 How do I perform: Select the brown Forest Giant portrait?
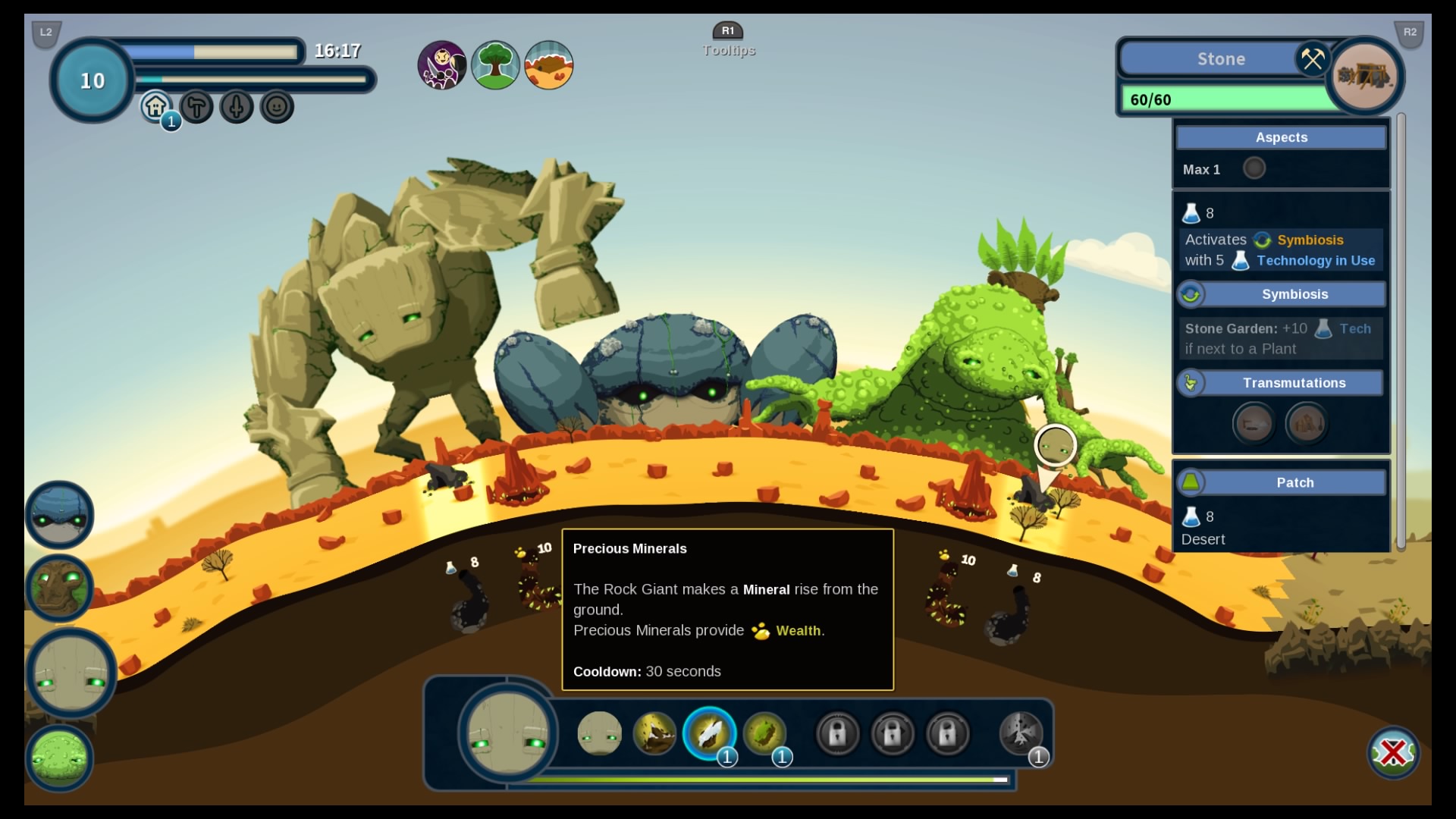(59, 588)
